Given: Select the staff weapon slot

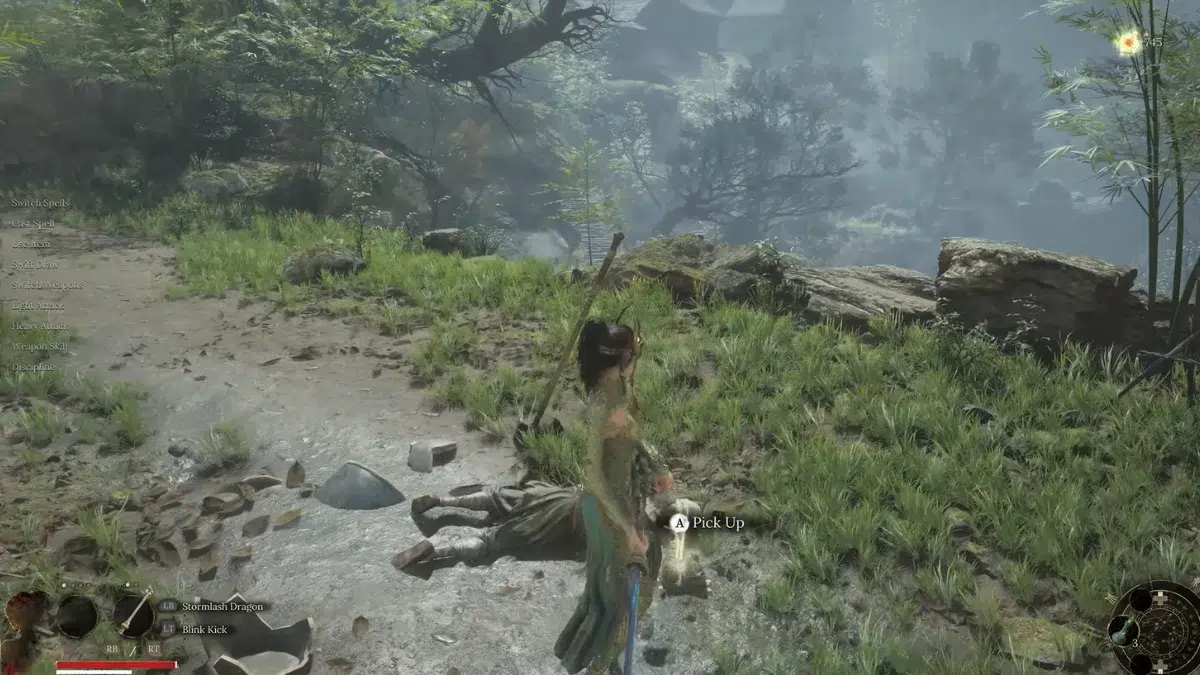Looking at the screenshot, I should pos(132,615).
